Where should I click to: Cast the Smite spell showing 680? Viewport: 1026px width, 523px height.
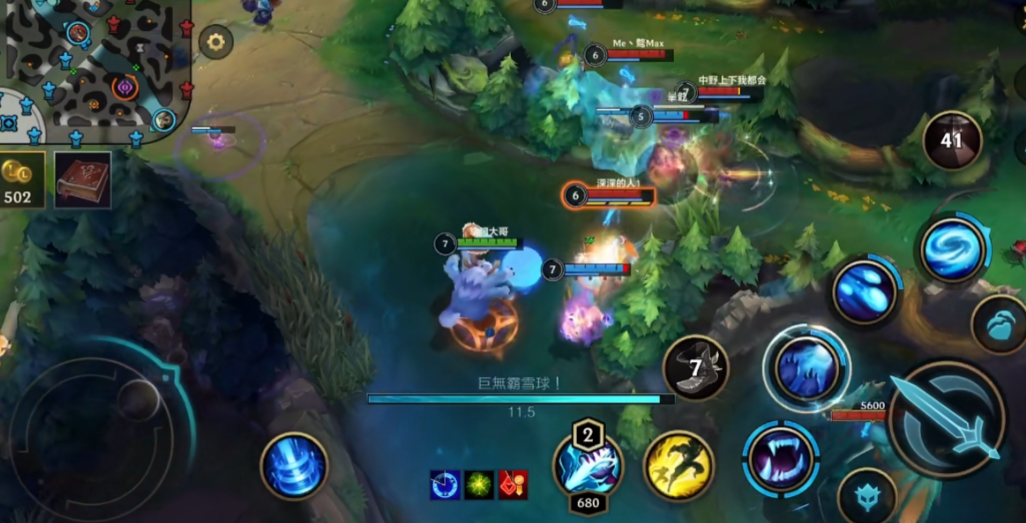click(x=588, y=467)
